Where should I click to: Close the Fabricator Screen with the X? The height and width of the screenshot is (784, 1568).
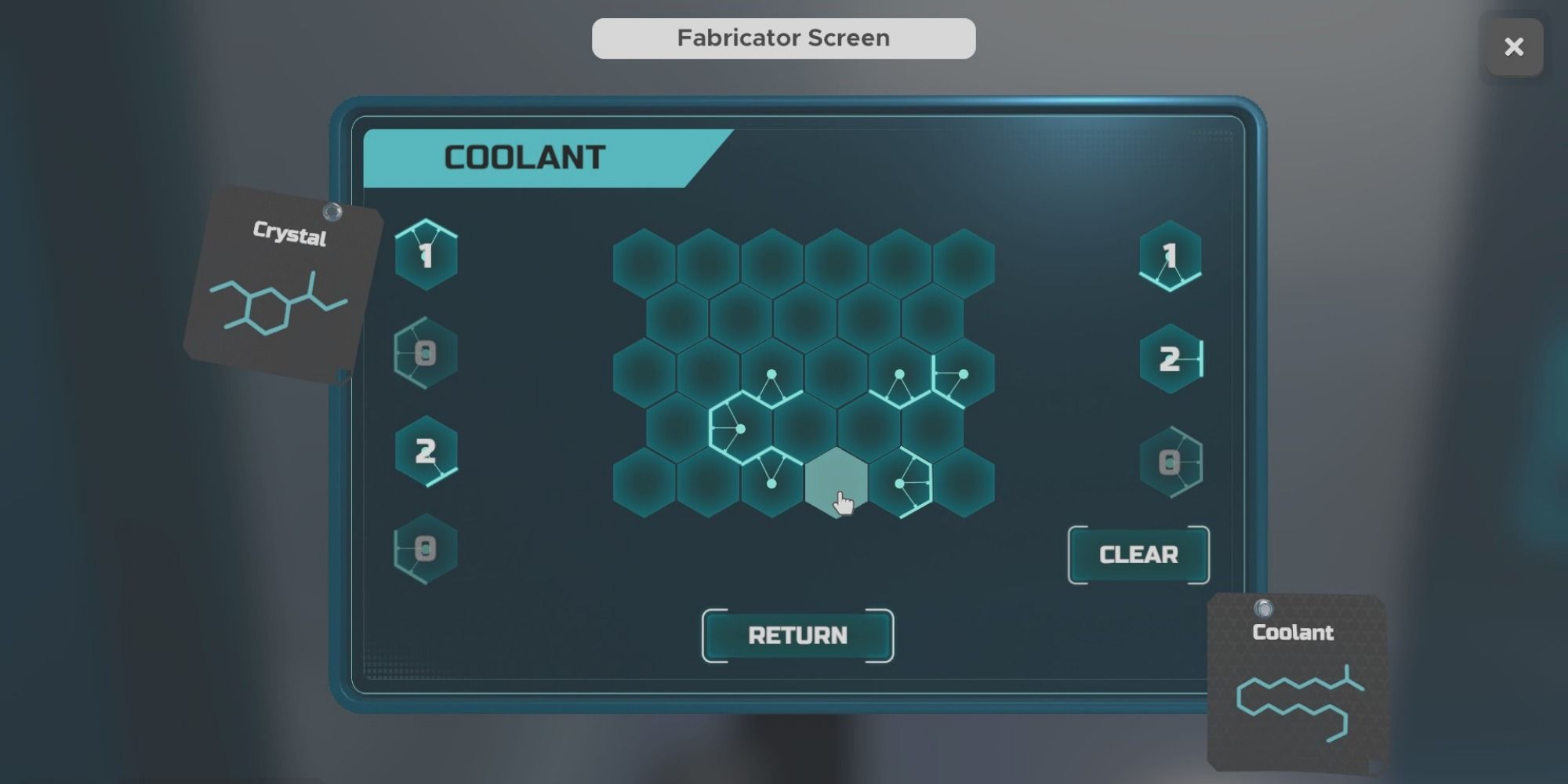coord(1513,47)
